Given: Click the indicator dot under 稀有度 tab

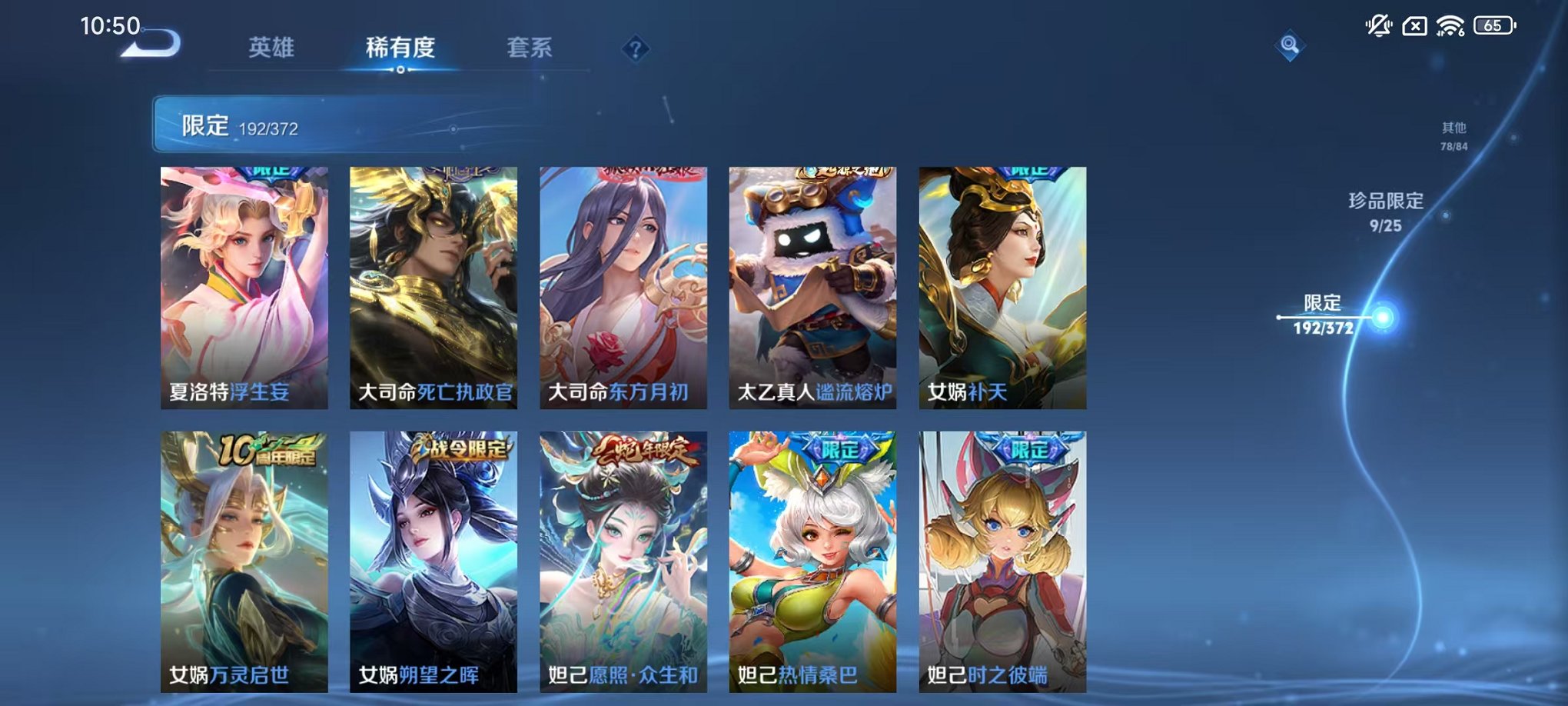Looking at the screenshot, I should tap(403, 71).
